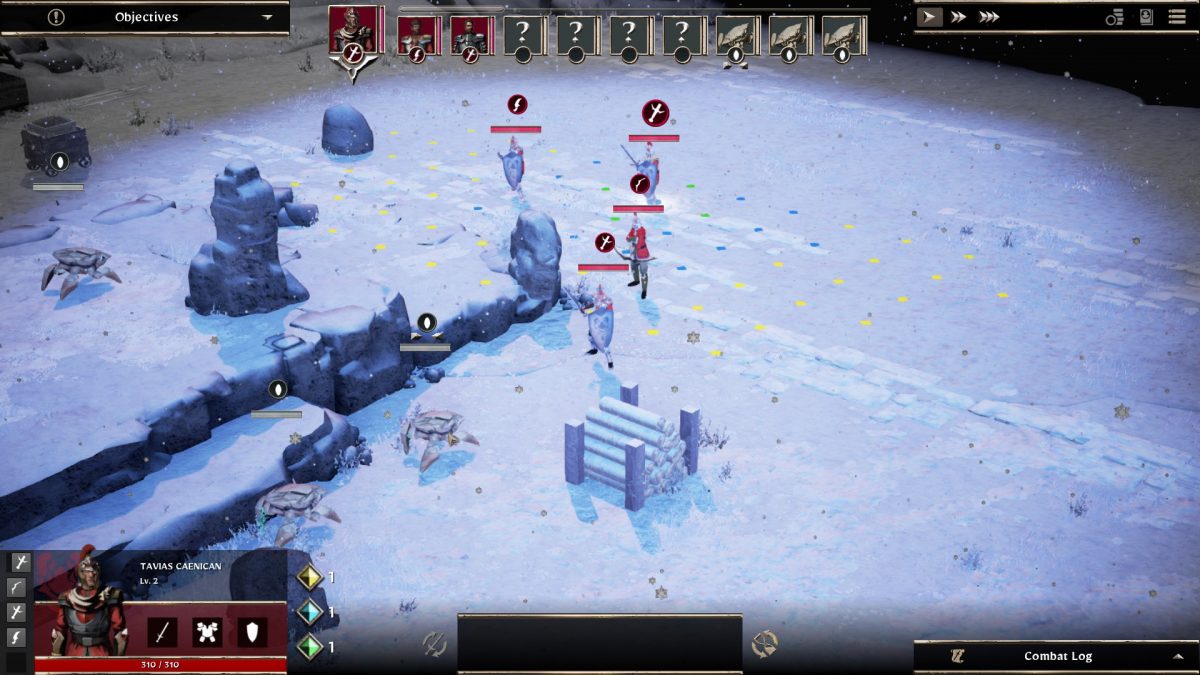
Task: Click the yellow diamond resource gem
Action: (x=310, y=577)
